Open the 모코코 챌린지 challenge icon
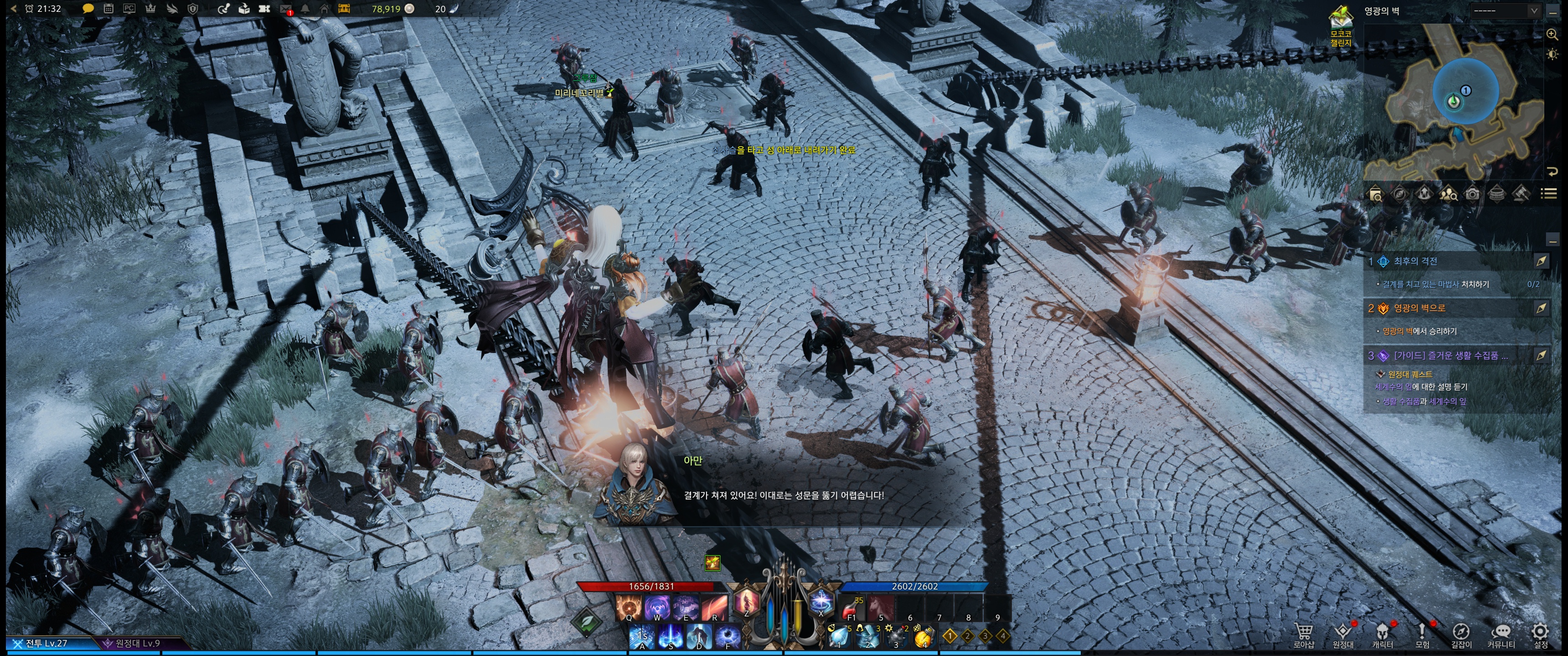Screen dimensions: 1568x656 click(1341, 24)
